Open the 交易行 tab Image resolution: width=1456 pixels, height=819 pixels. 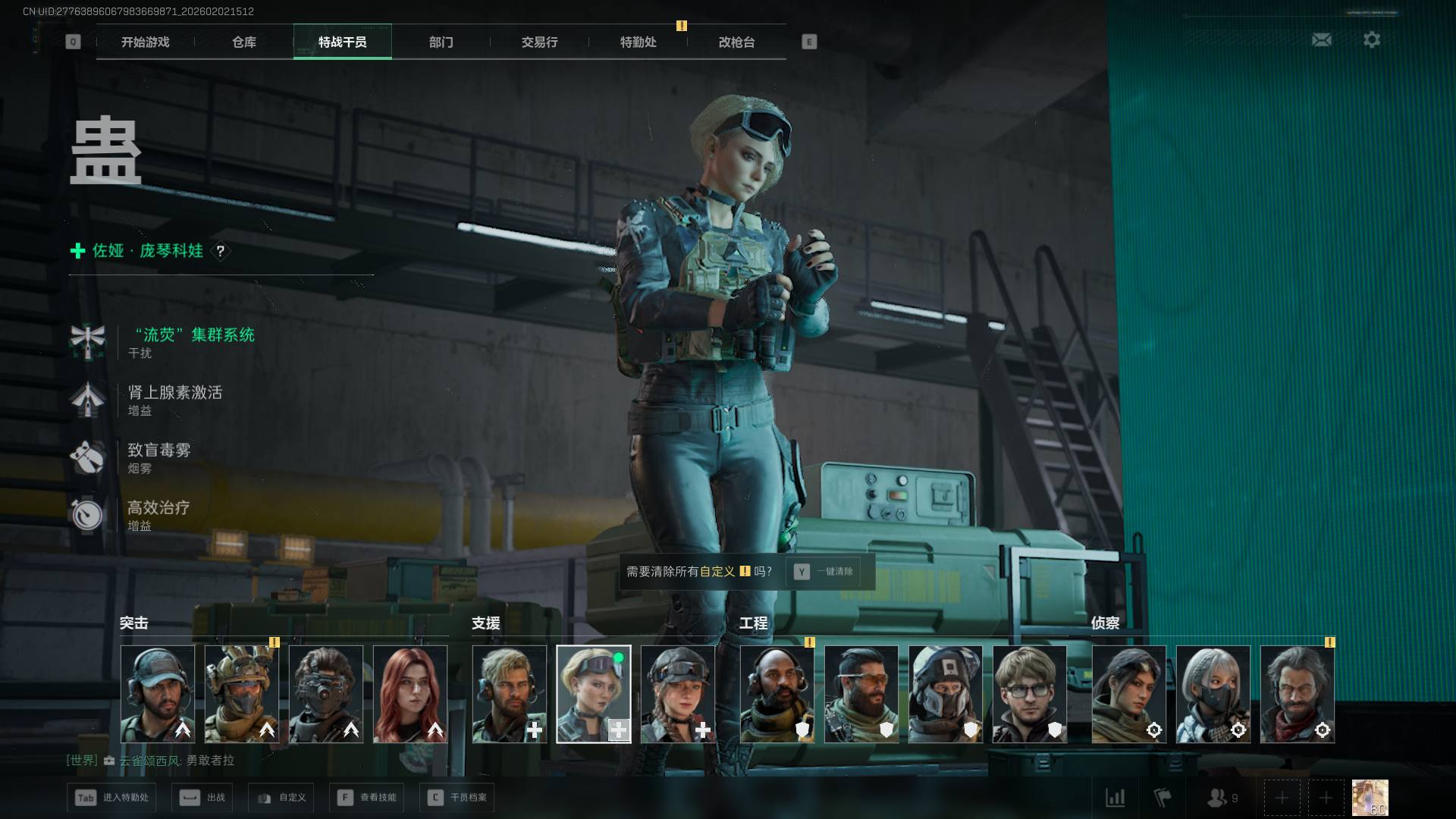click(539, 42)
